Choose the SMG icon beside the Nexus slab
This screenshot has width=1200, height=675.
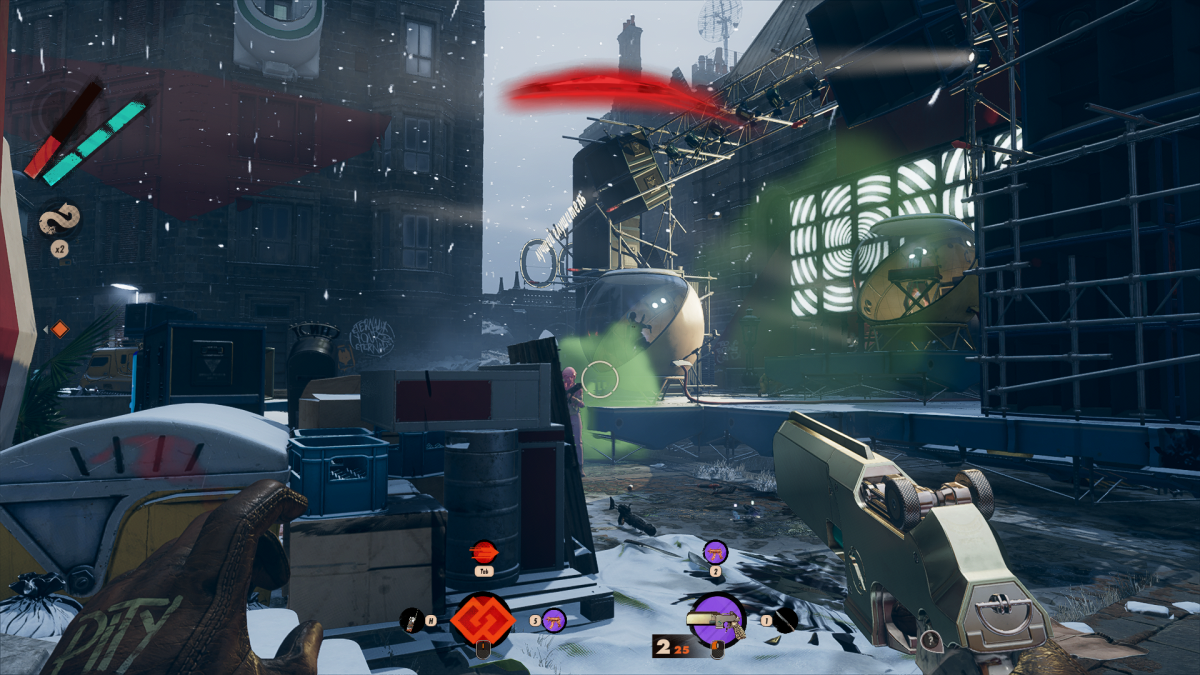pos(554,621)
